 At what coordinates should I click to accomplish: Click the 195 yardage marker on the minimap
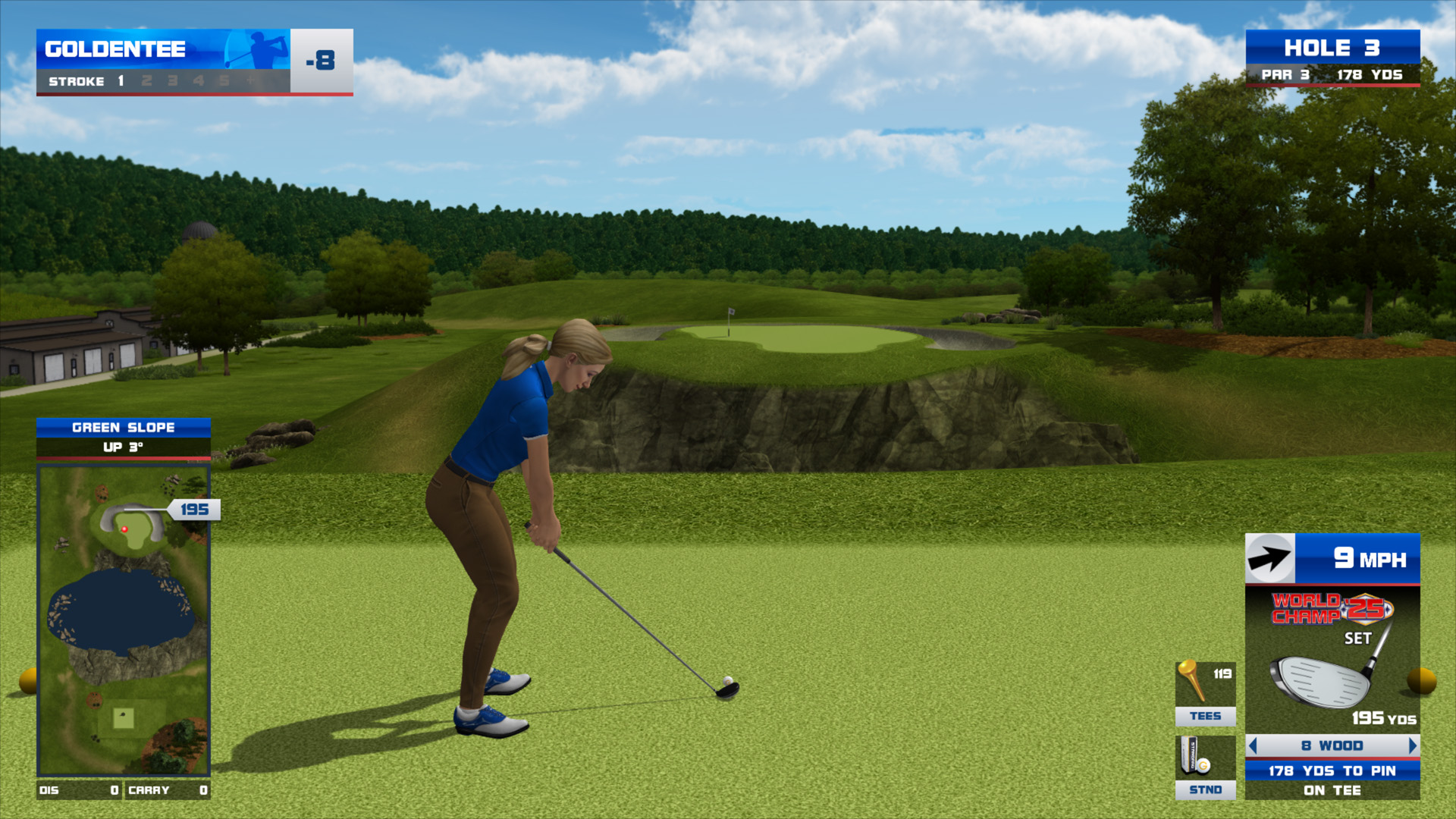click(194, 510)
